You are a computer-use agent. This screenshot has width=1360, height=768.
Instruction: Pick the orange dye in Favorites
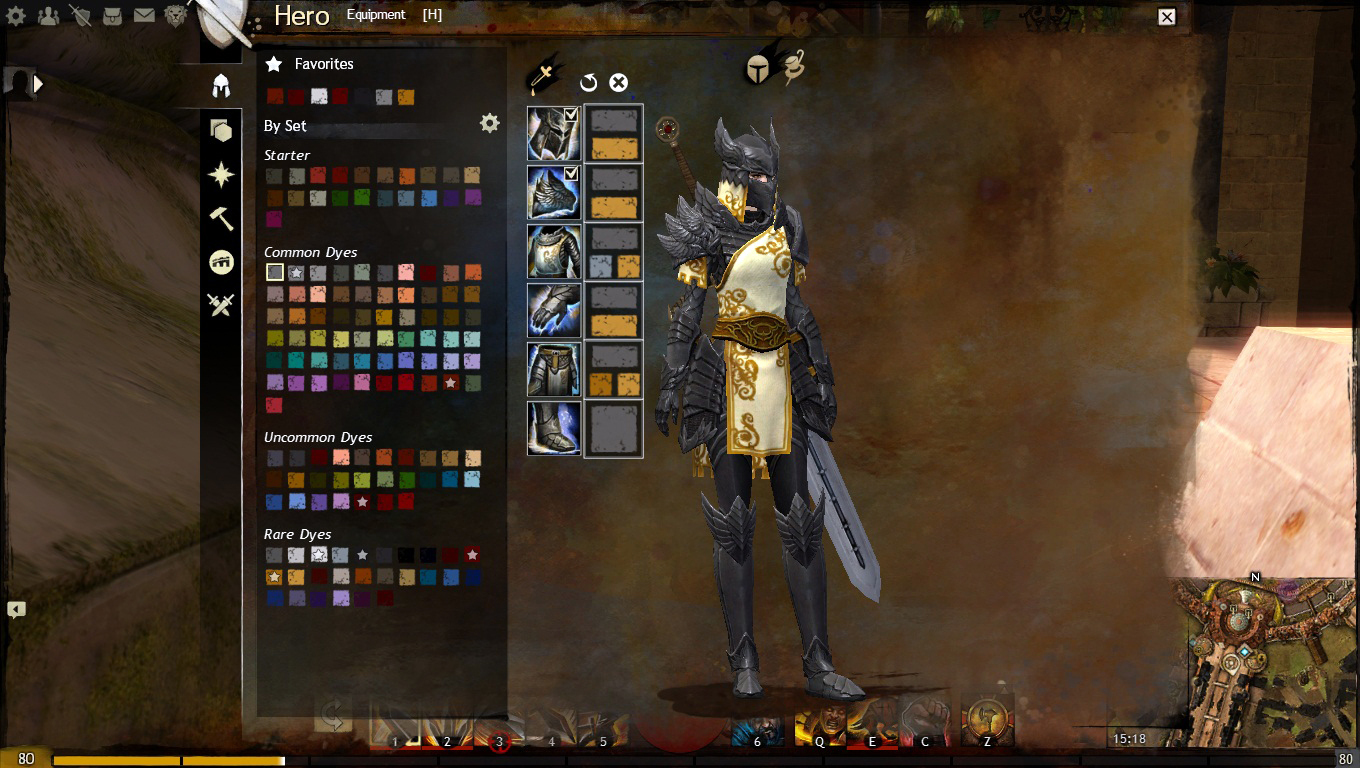point(405,97)
